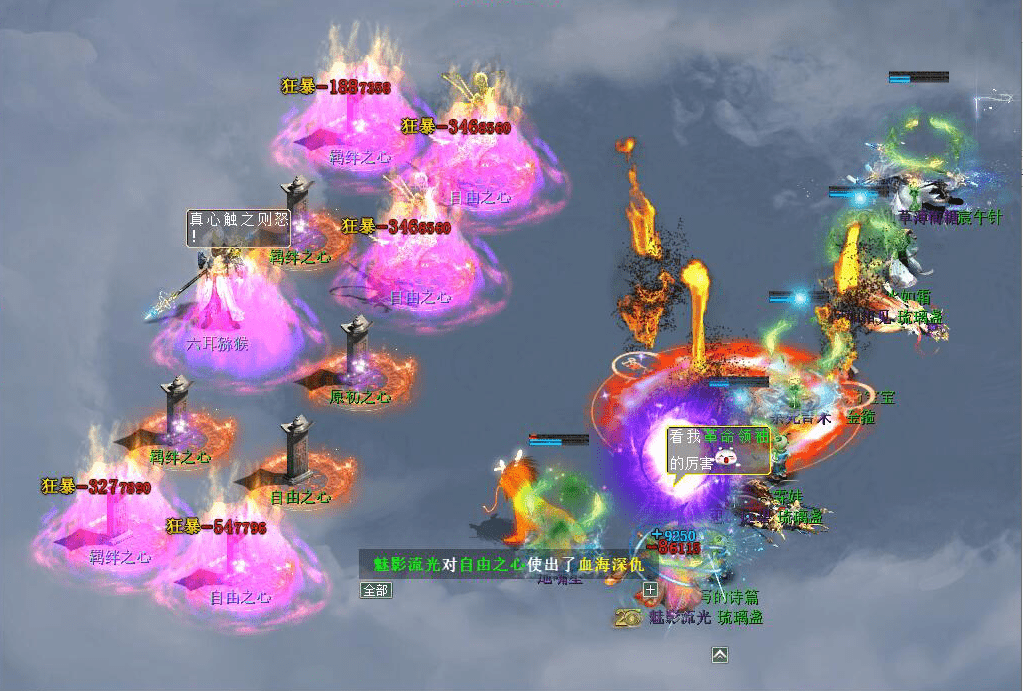The height and width of the screenshot is (691, 1023).
Task: Open the collapsed panel with the up-arrow button
Action: coord(720,655)
